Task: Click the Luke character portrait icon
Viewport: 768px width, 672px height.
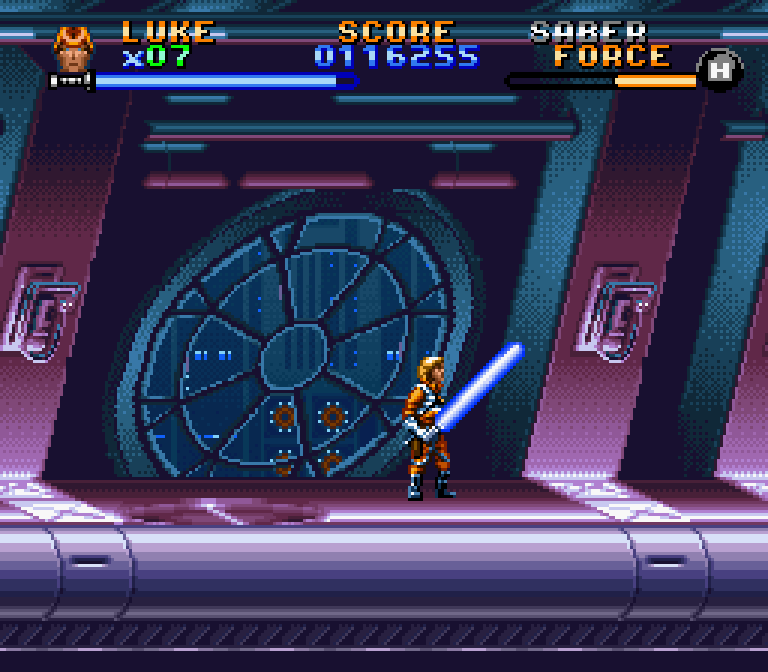Action: pyautogui.click(x=72, y=50)
